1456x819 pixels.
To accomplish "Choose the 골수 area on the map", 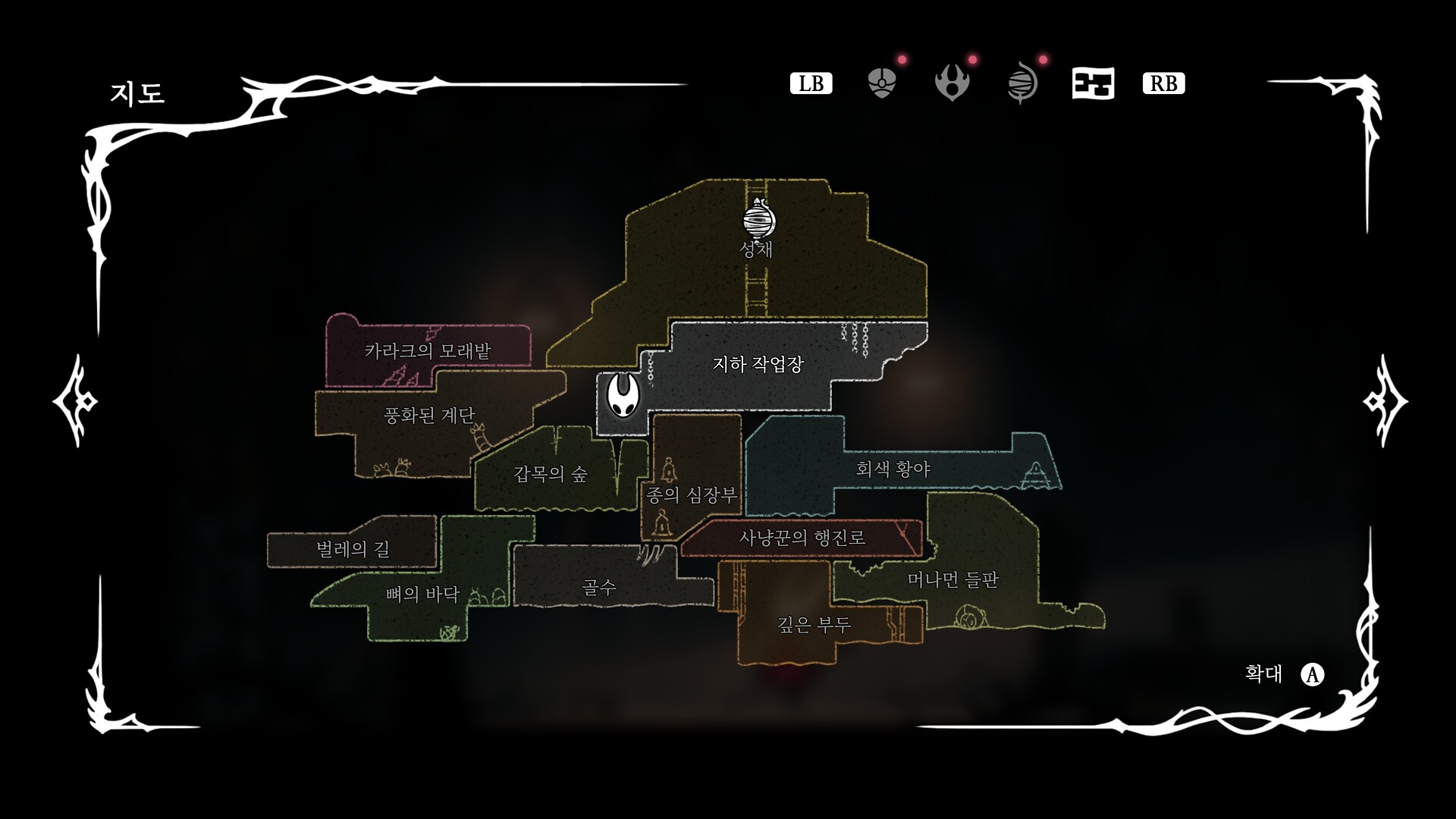I will click(x=599, y=587).
